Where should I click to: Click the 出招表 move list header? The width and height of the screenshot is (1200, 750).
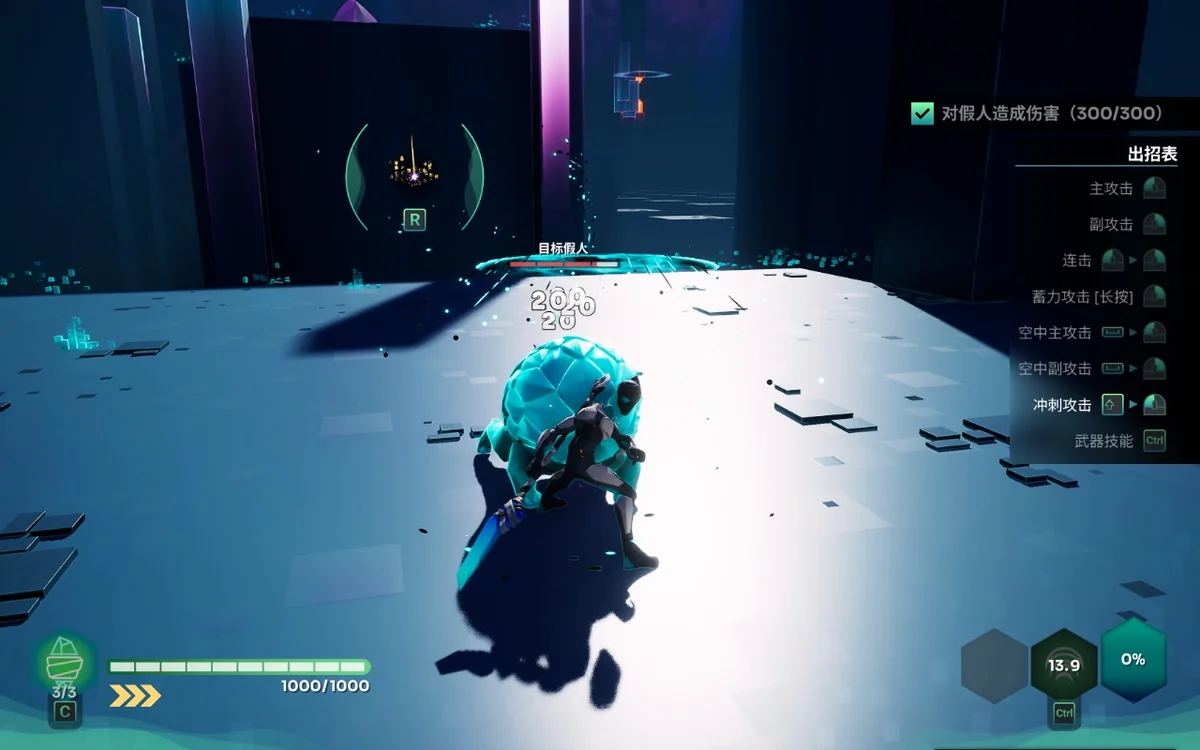1152,154
